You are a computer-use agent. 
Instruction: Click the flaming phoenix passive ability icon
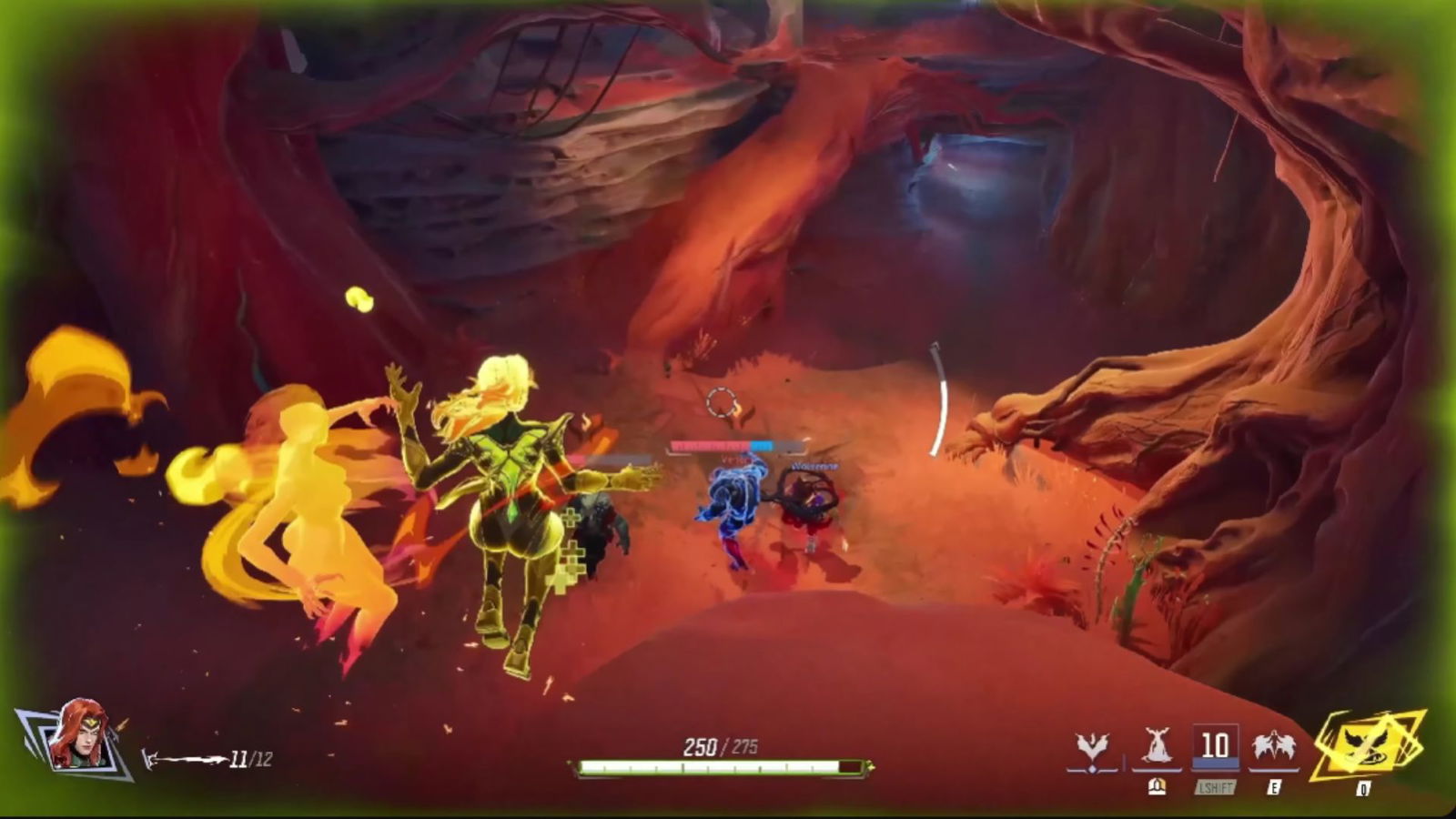click(x=1092, y=750)
